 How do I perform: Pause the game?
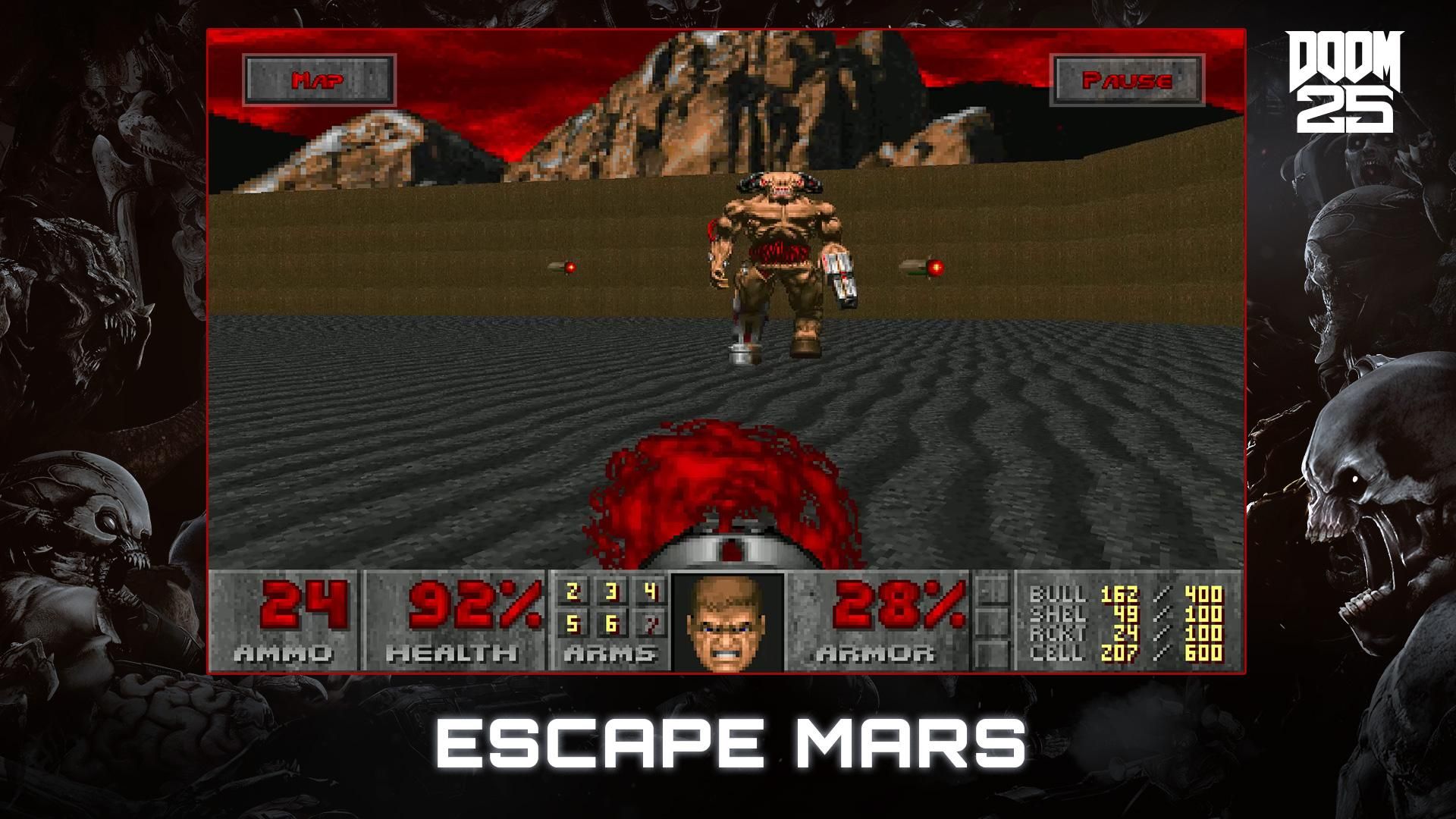click(x=1127, y=78)
